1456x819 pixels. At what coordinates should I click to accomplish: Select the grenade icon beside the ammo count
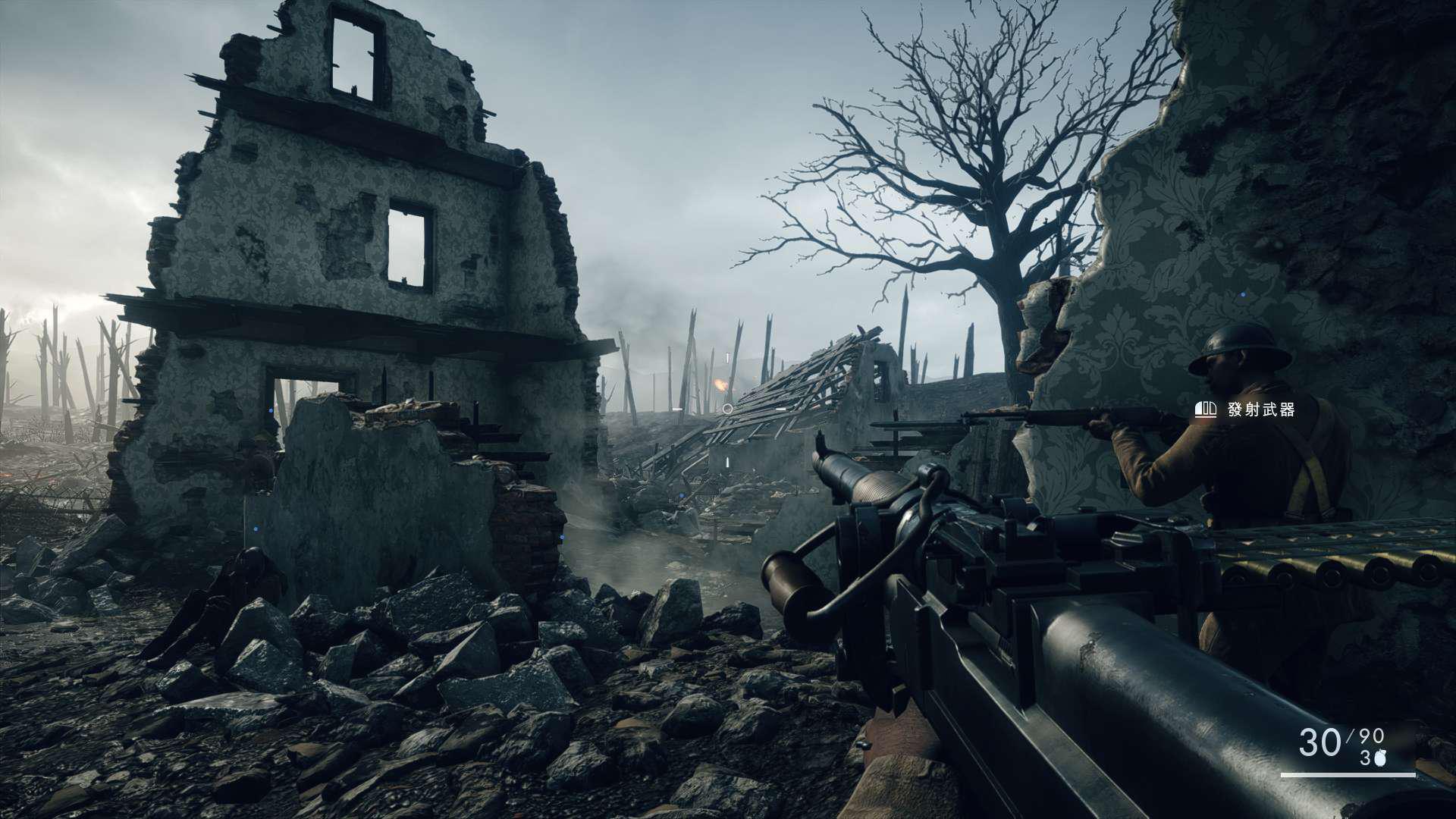click(1381, 758)
